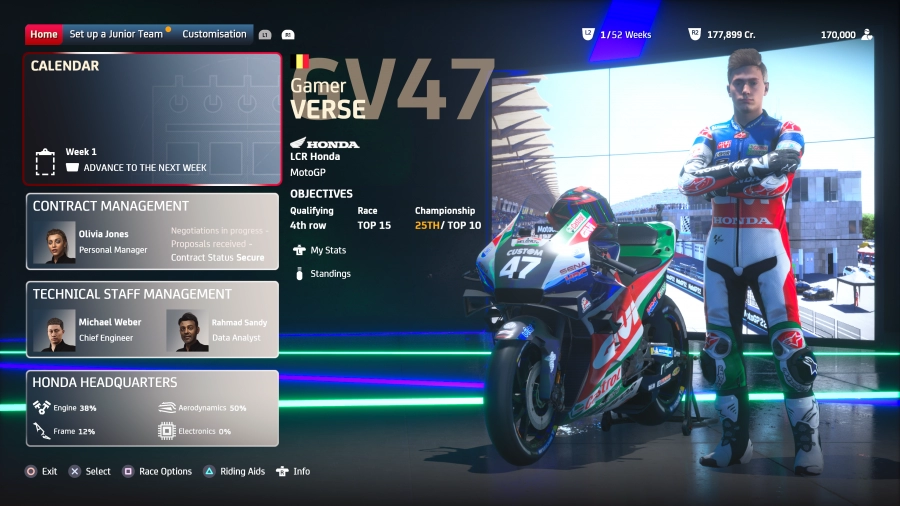Show the Standings
Image resolution: width=900 pixels, height=506 pixels.
pyautogui.click(x=330, y=273)
